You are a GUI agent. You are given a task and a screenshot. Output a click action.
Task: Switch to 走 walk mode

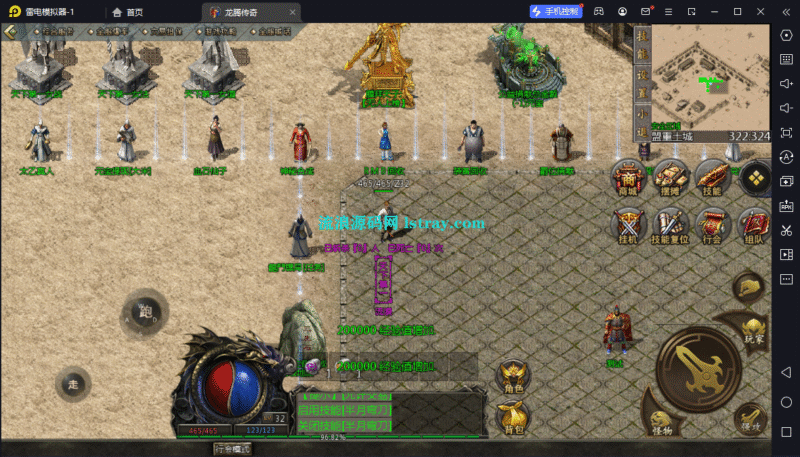click(x=73, y=385)
